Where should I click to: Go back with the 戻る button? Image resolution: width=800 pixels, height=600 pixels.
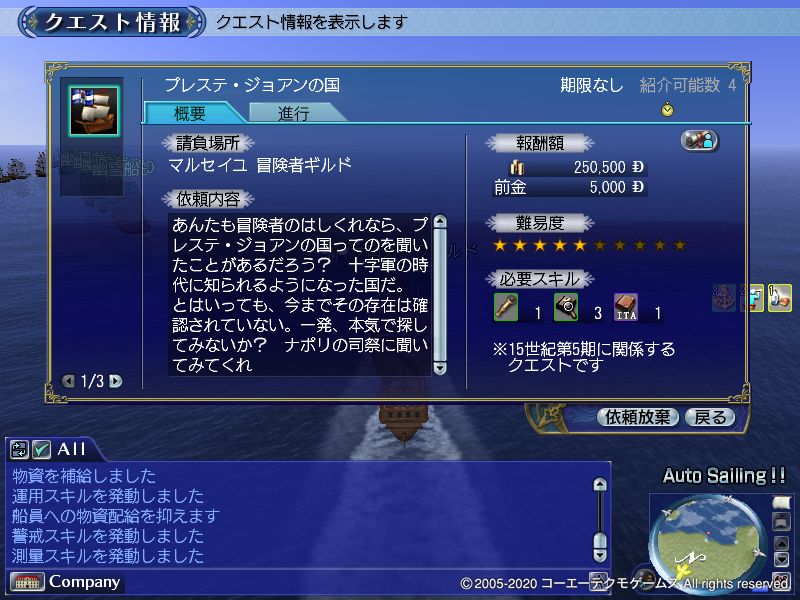[x=710, y=417]
